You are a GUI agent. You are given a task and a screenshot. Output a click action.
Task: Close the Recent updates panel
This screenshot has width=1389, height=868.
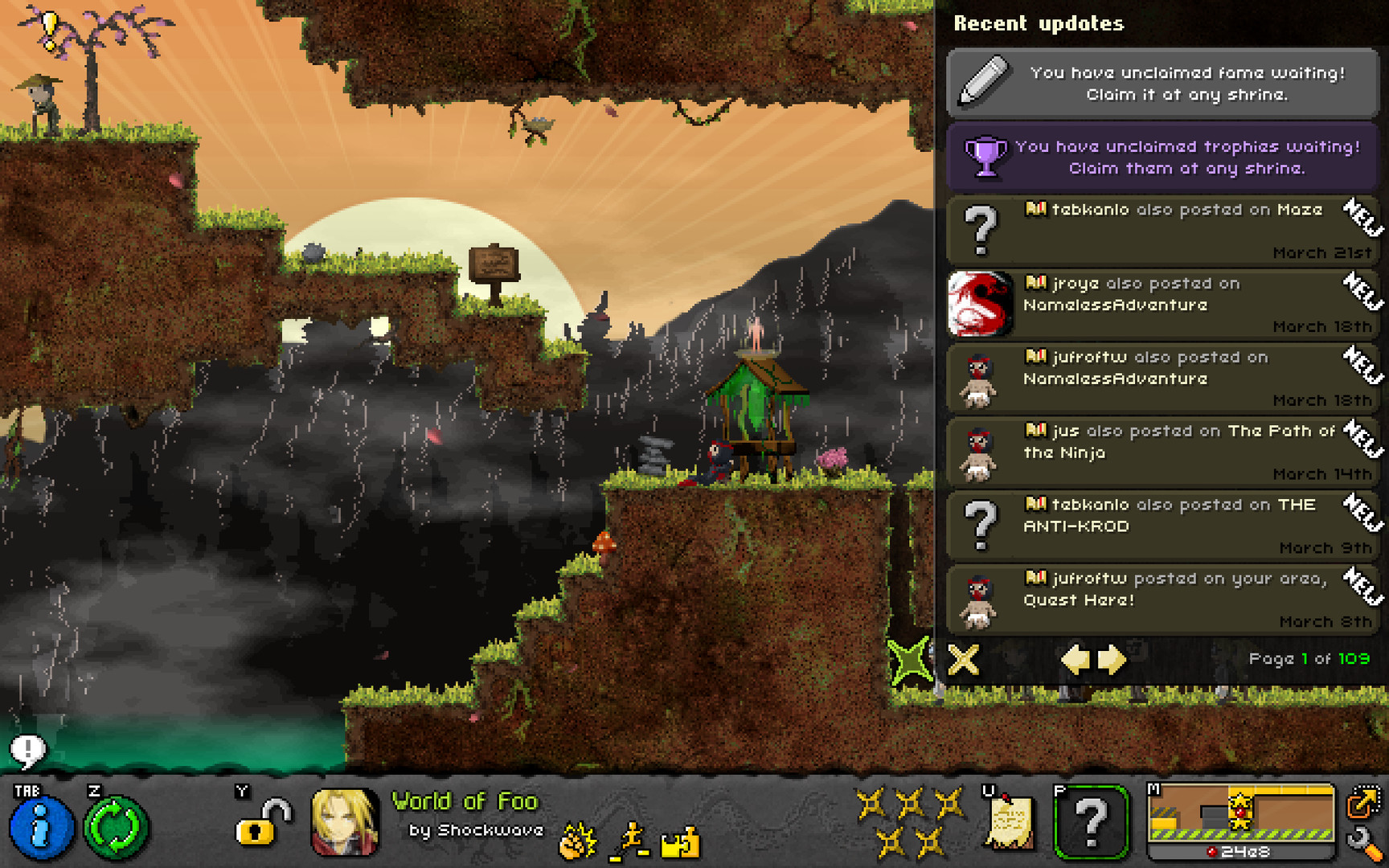[x=963, y=660]
